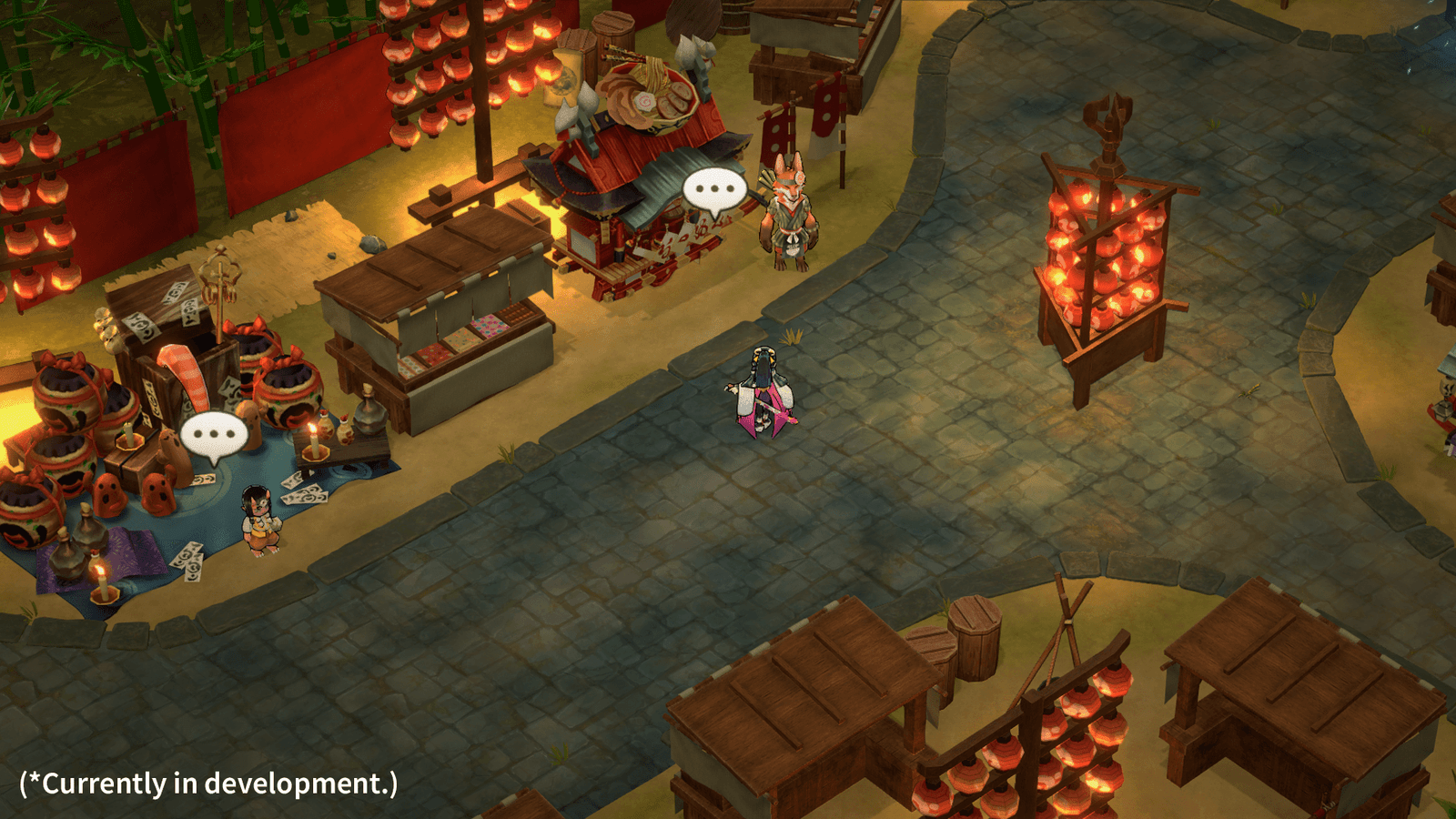1456x819 pixels.
Task: Click the speech bubble beside the fox merchant
Action: click(x=714, y=192)
